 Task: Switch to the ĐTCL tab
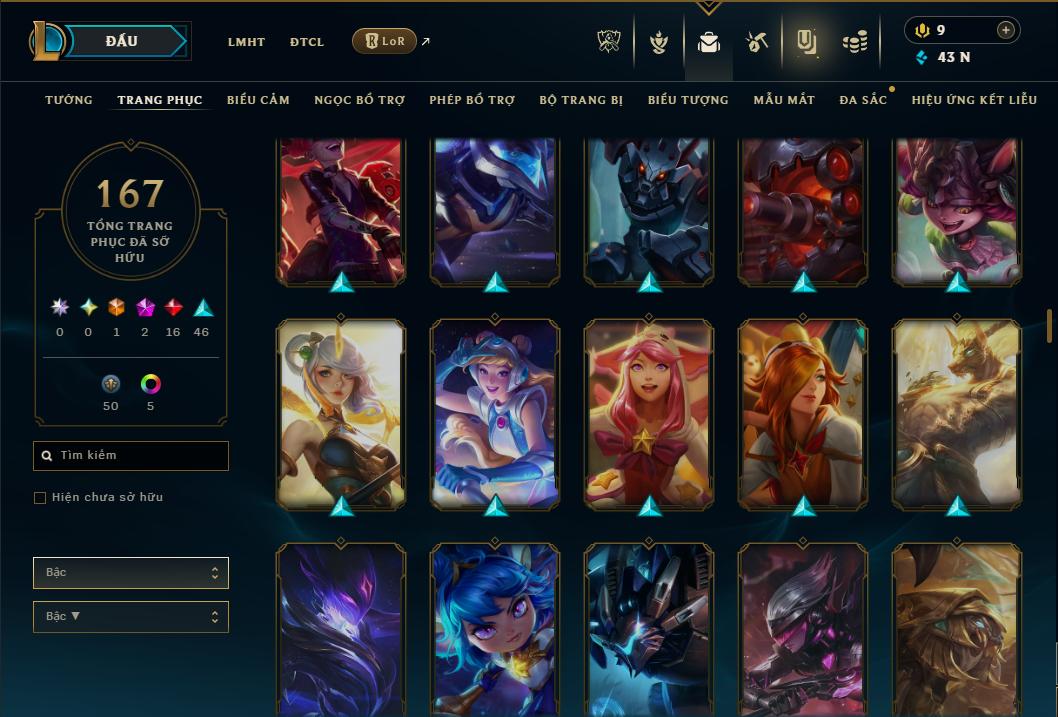tap(307, 42)
